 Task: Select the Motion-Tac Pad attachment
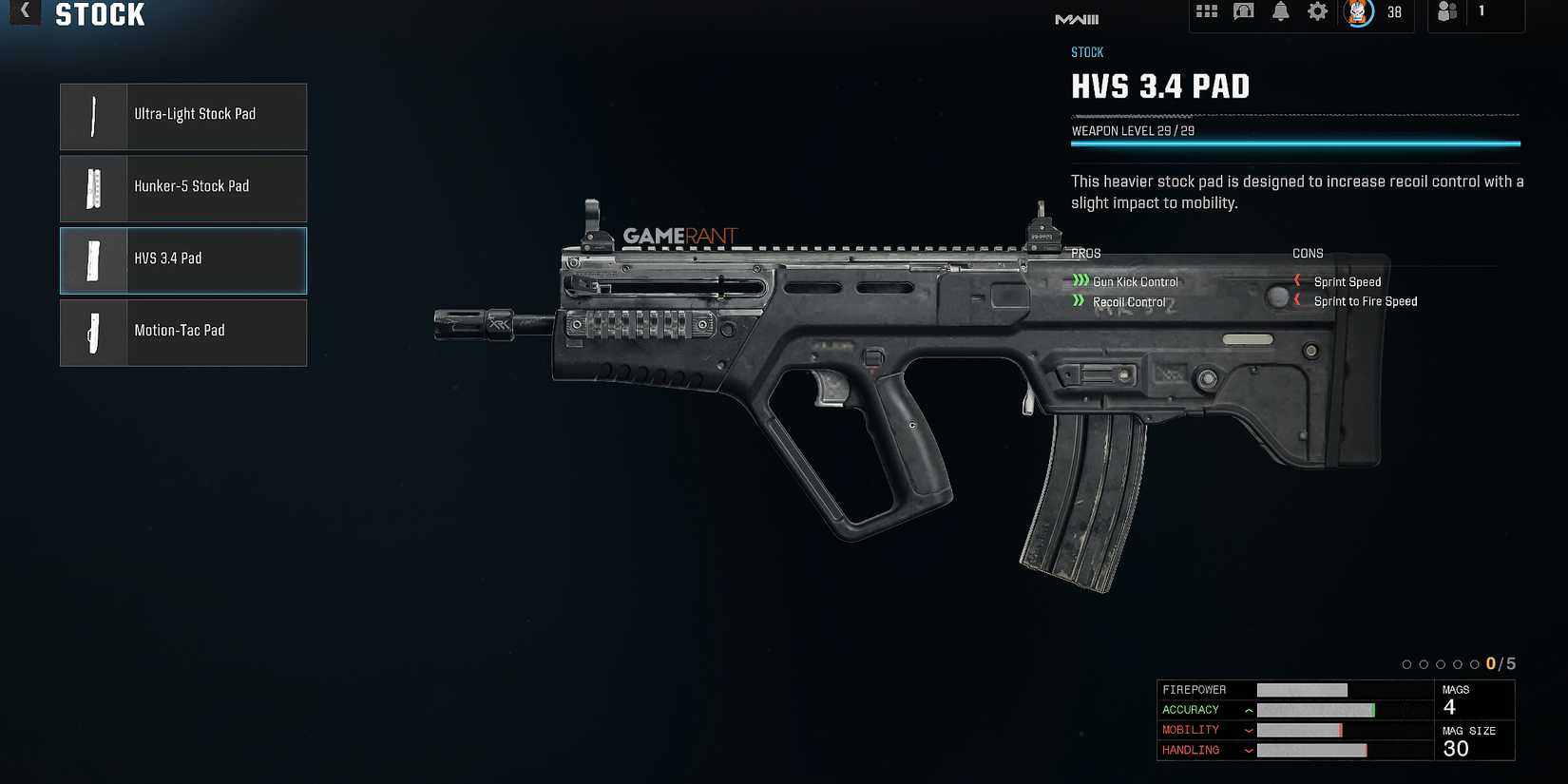[183, 333]
